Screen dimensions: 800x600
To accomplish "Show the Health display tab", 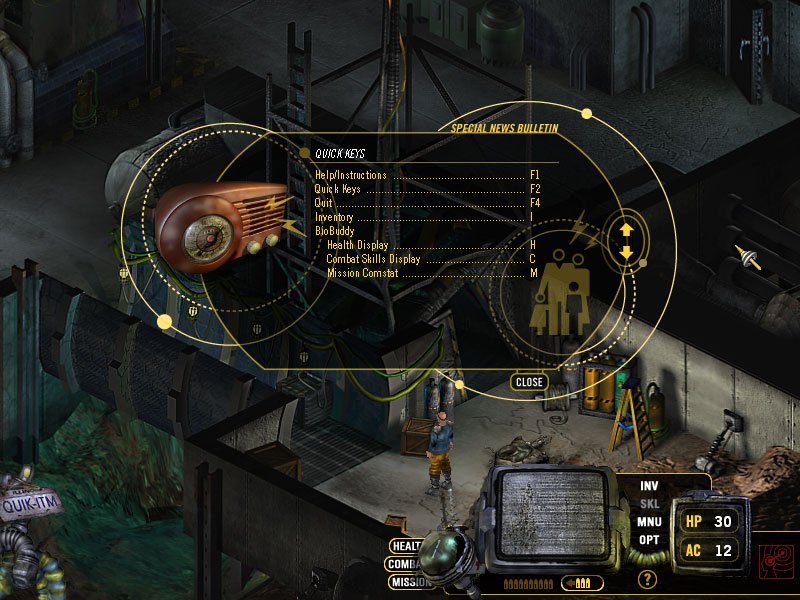I will coord(405,546).
